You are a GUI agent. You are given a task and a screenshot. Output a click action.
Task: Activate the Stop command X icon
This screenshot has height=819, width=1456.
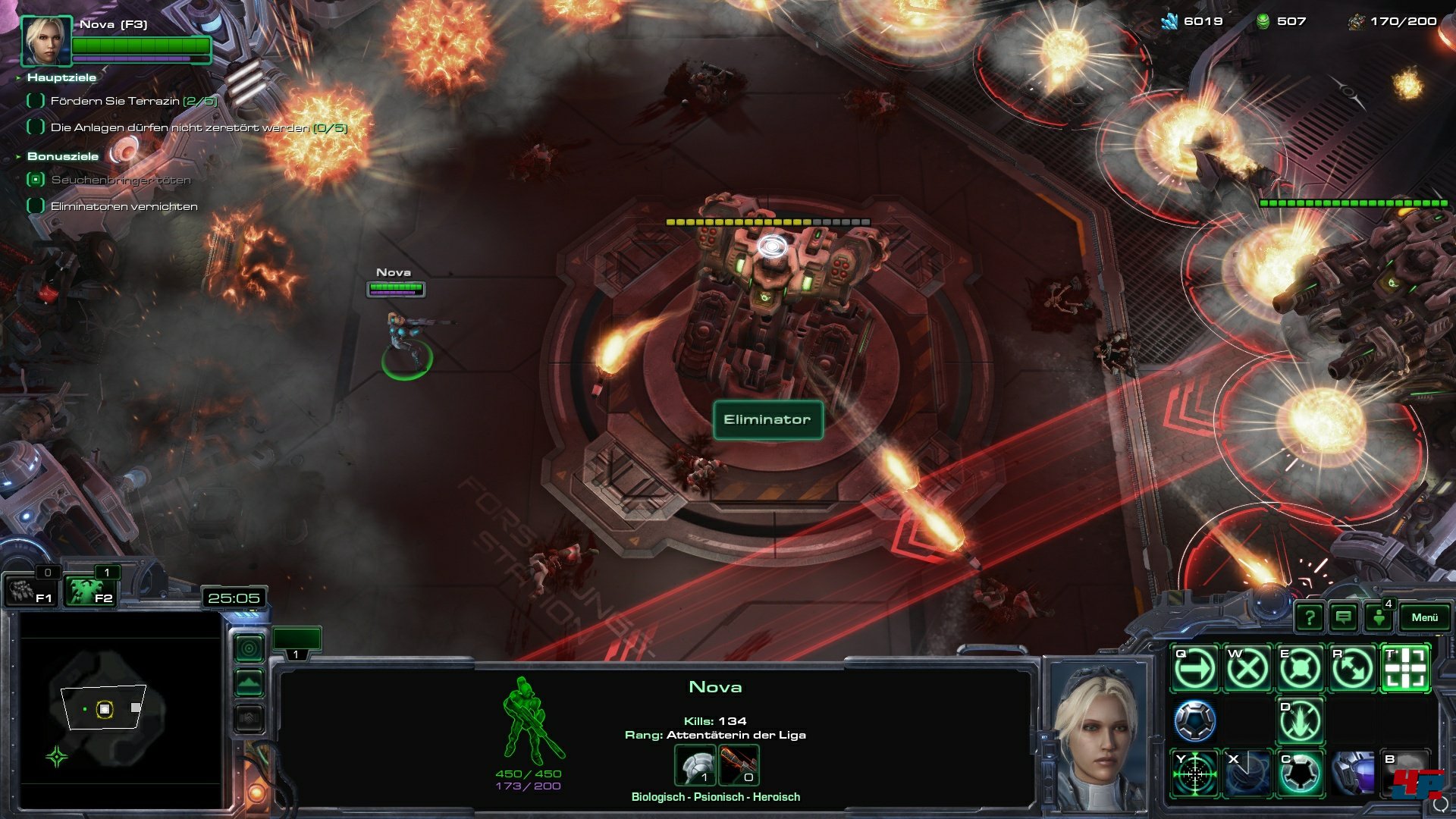(x=1247, y=669)
